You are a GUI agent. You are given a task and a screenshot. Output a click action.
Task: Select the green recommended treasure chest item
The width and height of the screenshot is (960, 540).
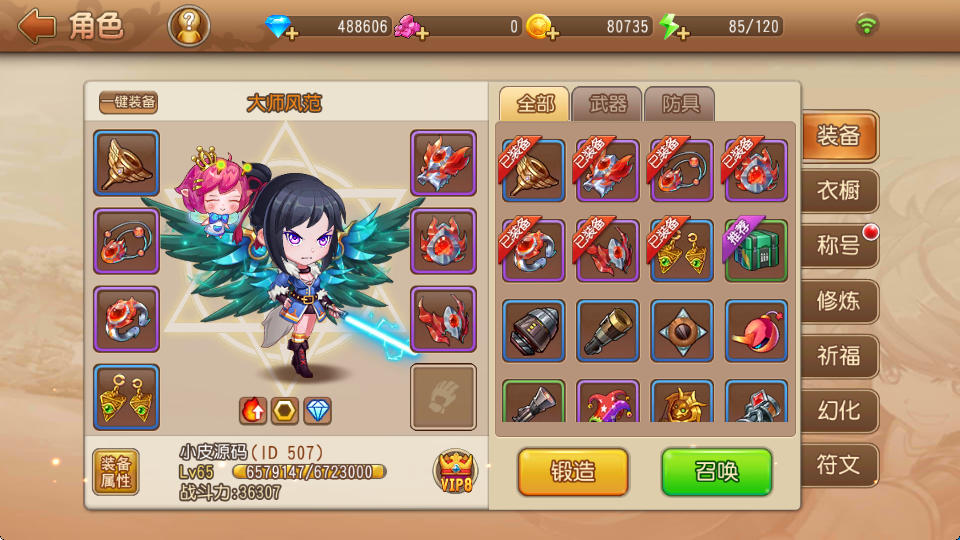click(756, 250)
